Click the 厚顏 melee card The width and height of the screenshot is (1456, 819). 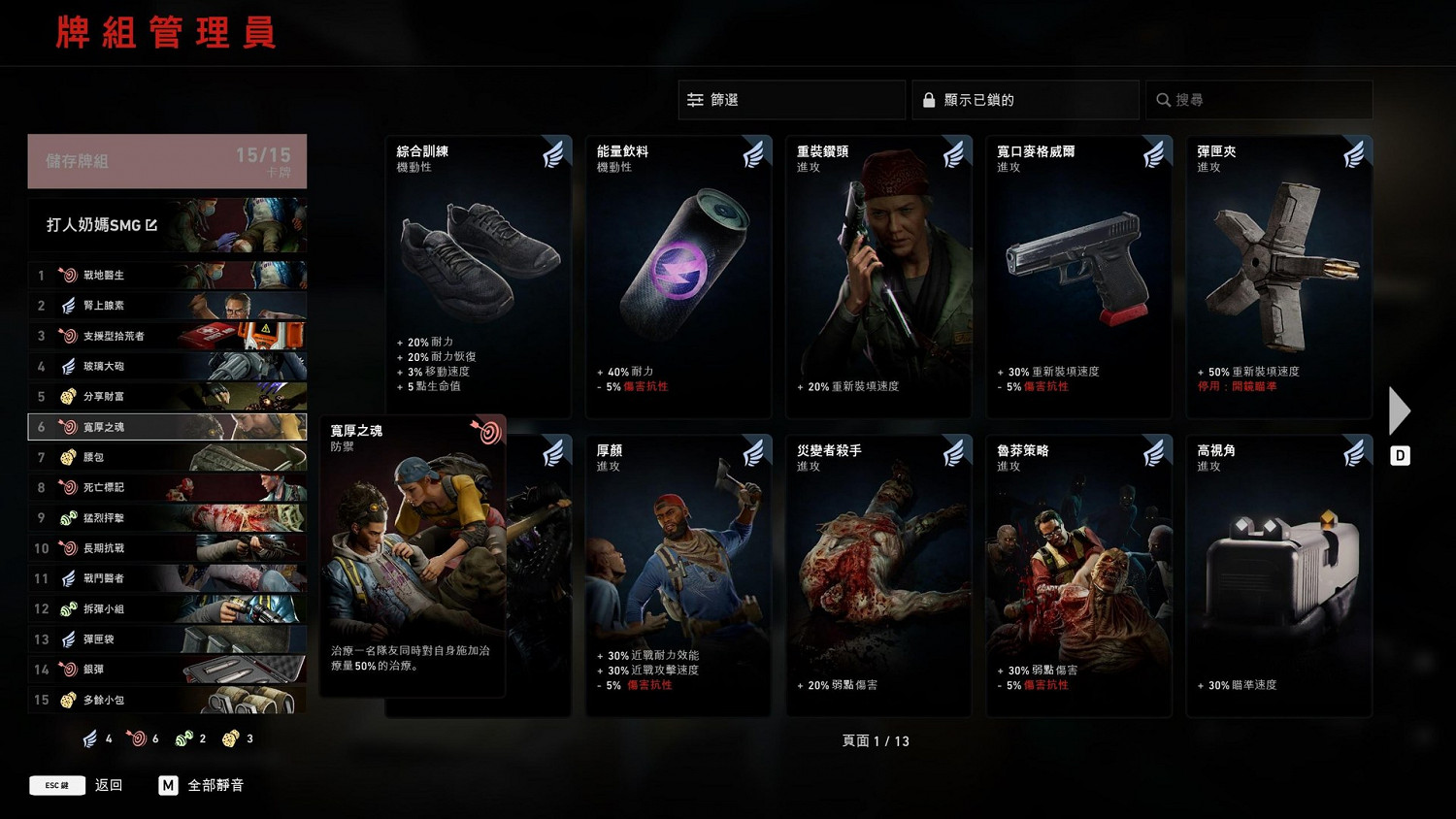click(678, 573)
